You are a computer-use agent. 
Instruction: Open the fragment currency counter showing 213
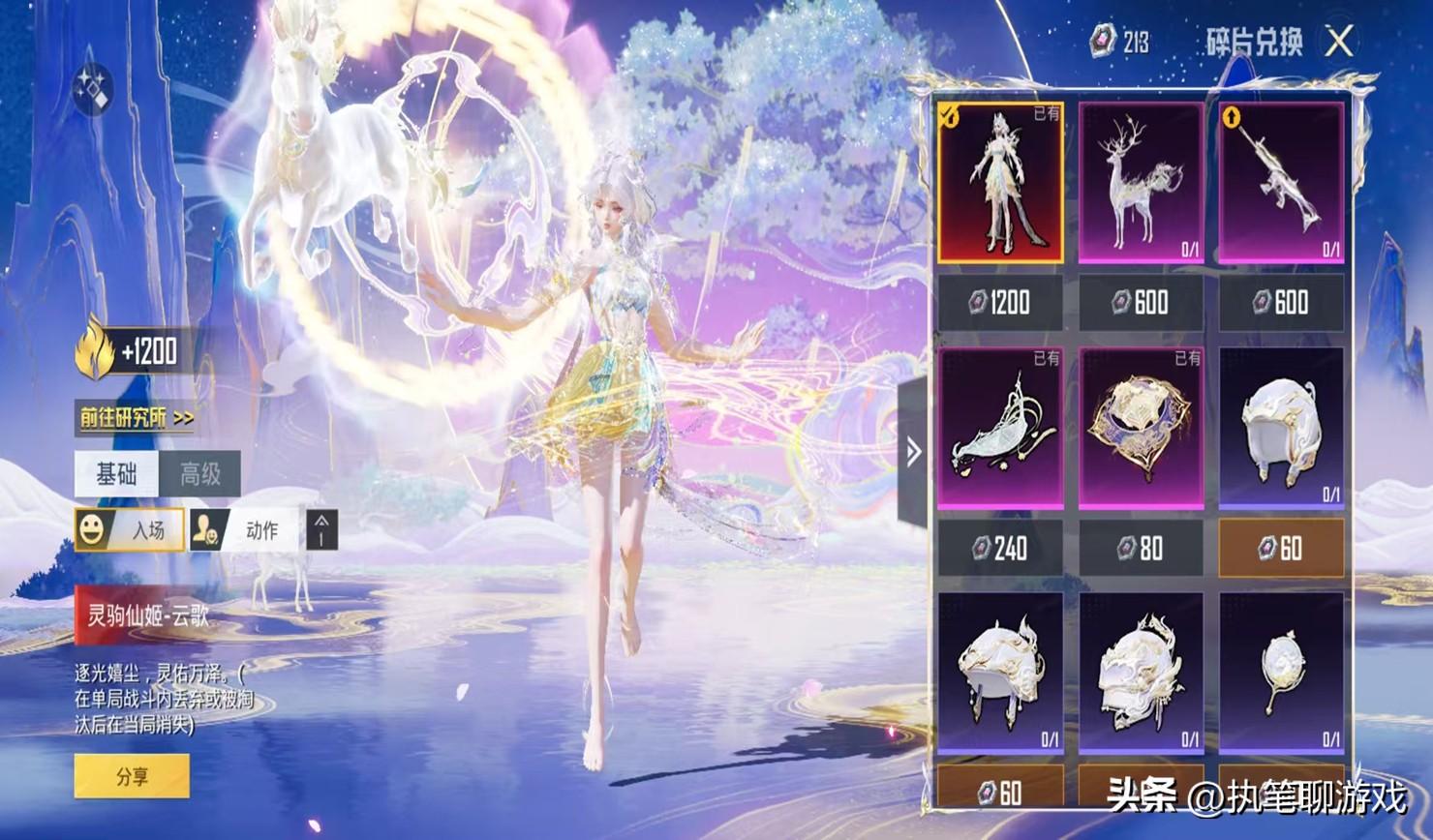coord(1120,42)
